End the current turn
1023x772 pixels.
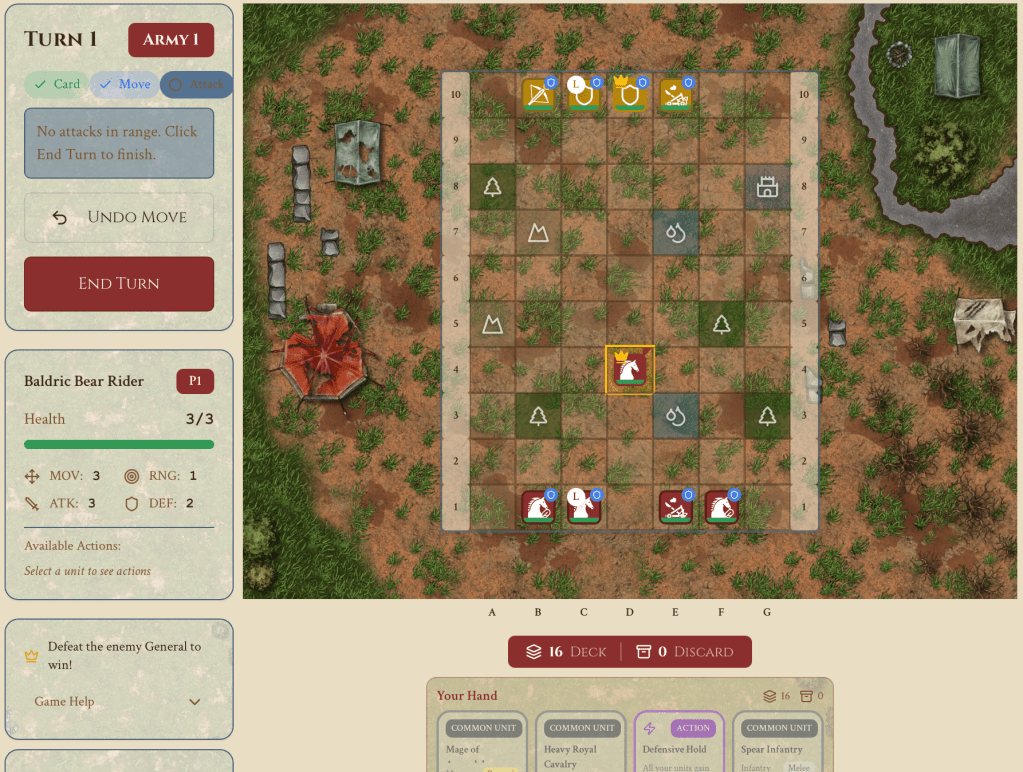tap(119, 284)
